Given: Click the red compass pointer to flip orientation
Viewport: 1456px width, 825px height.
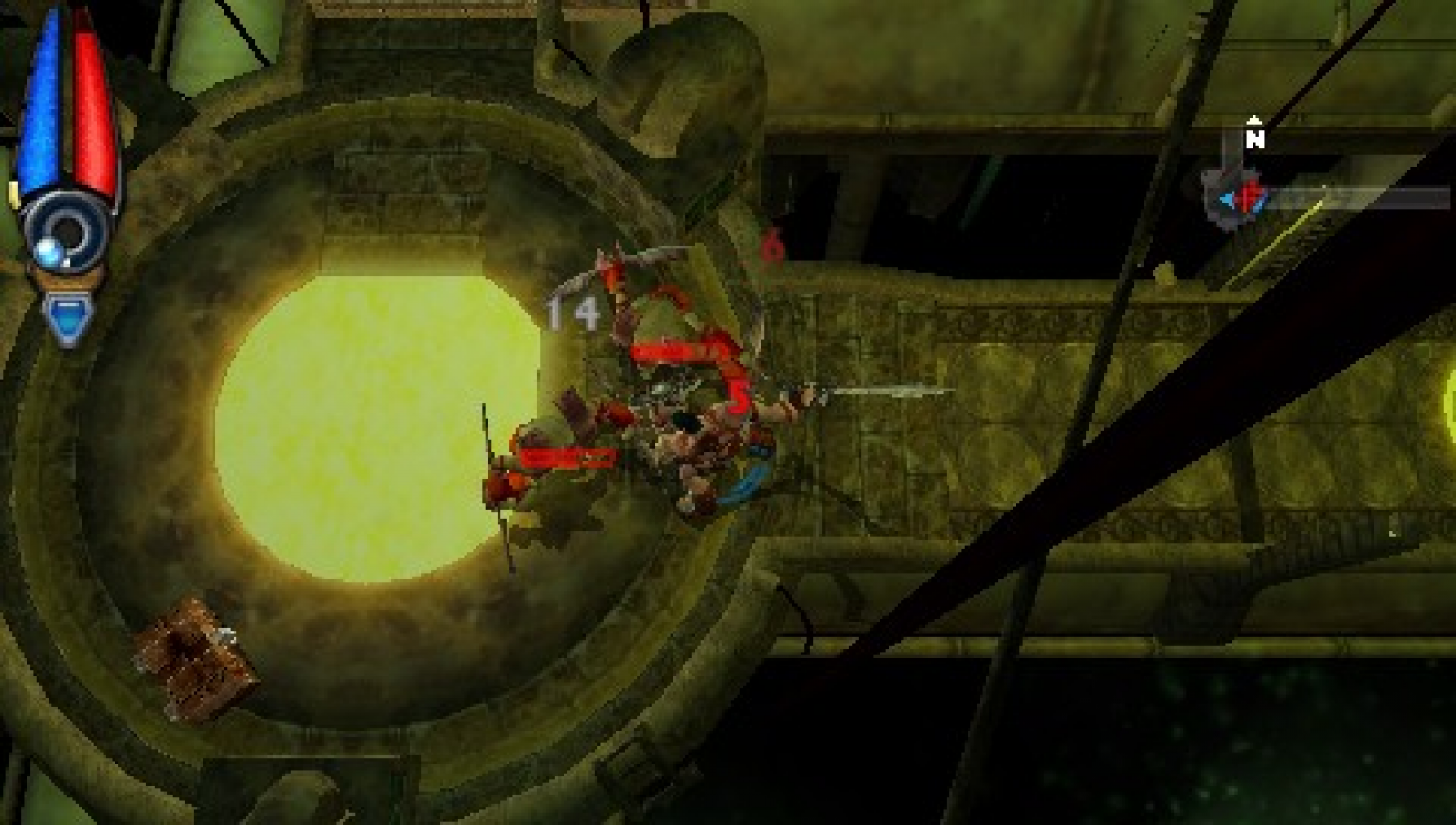Looking at the screenshot, I should (x=1246, y=195).
